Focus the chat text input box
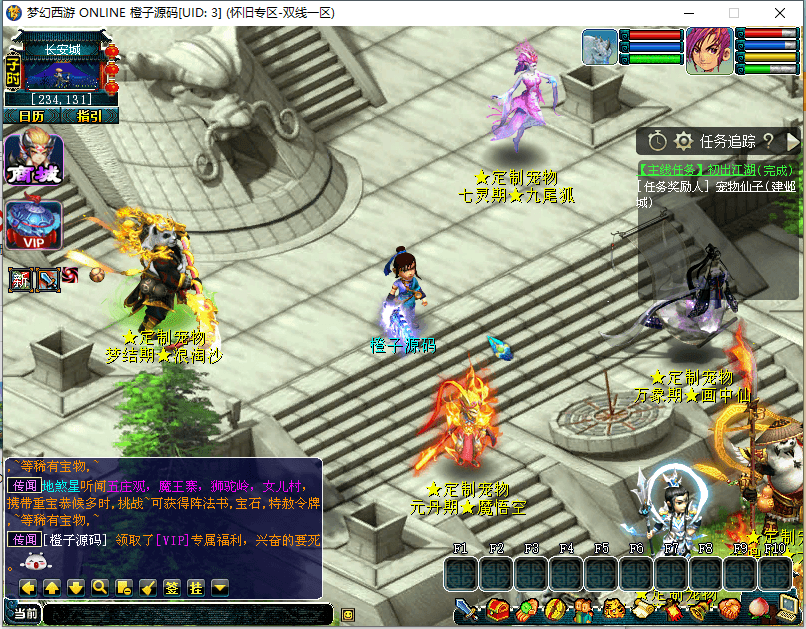This screenshot has width=806, height=629. click(188, 614)
